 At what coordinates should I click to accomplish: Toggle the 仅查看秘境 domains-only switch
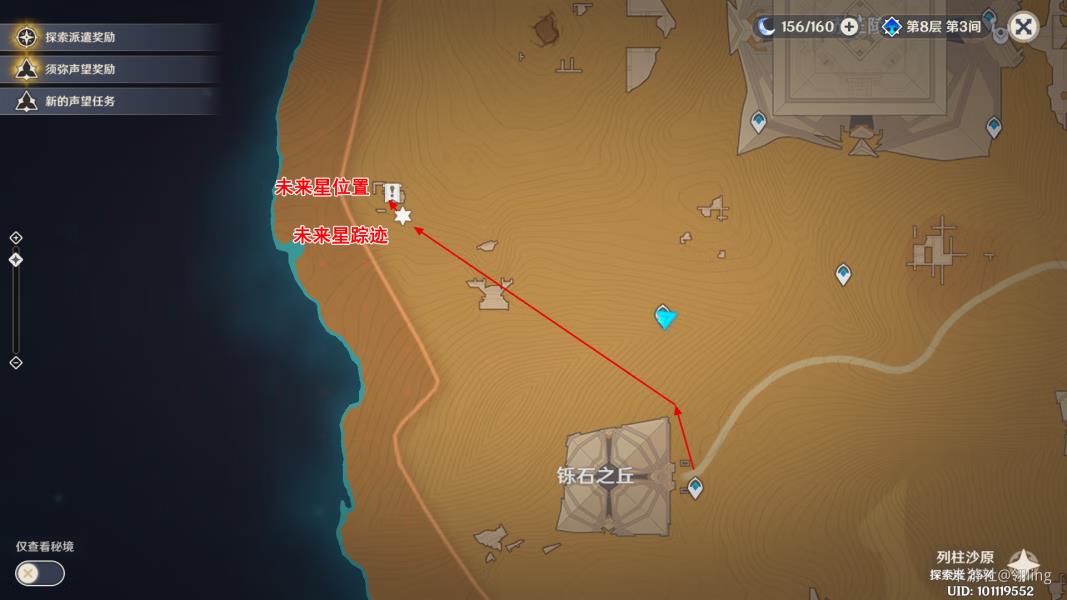[40, 573]
